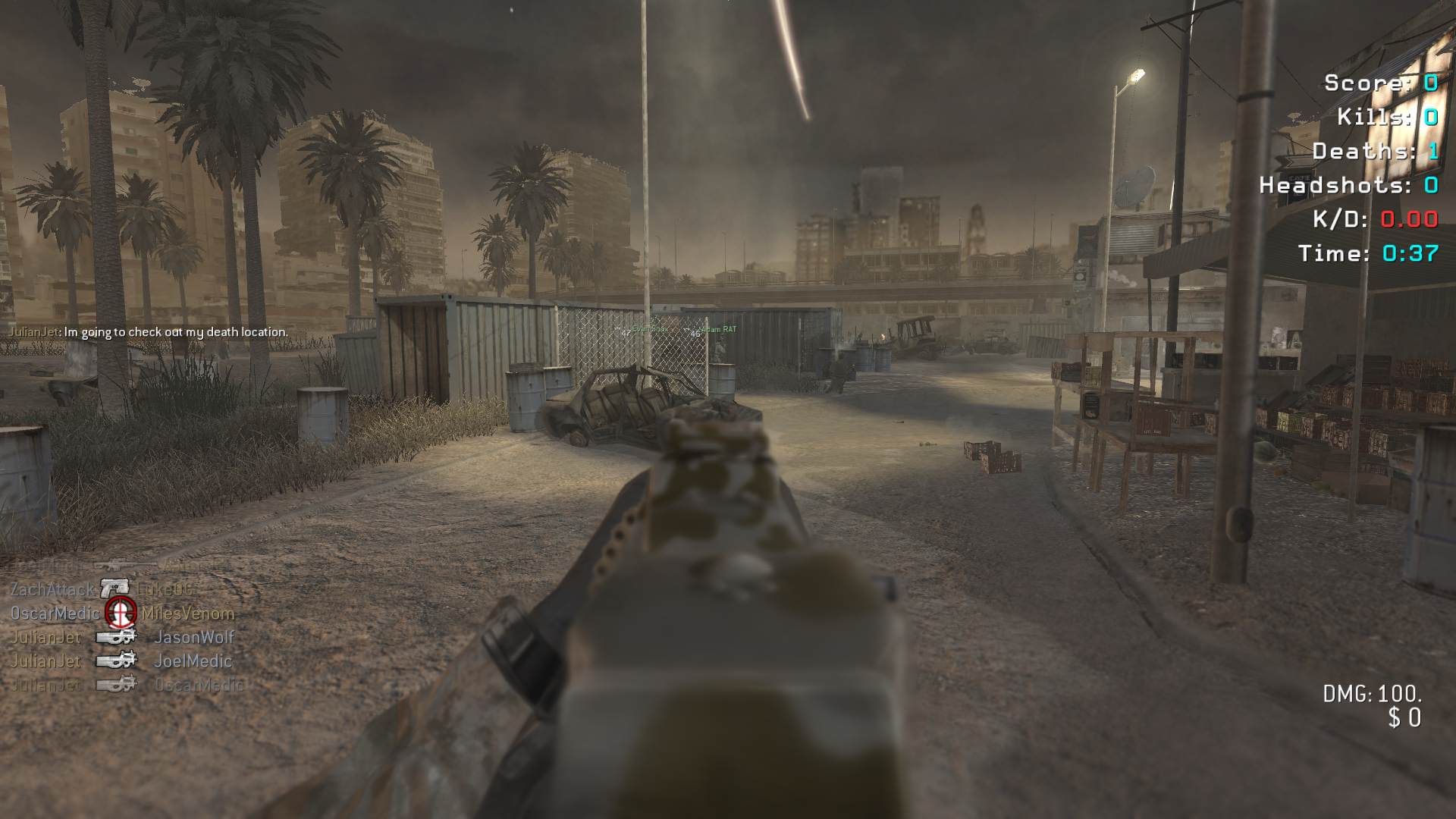Click the pistol icon next to ZachAttack
1456x819 pixels.
pyautogui.click(x=115, y=588)
